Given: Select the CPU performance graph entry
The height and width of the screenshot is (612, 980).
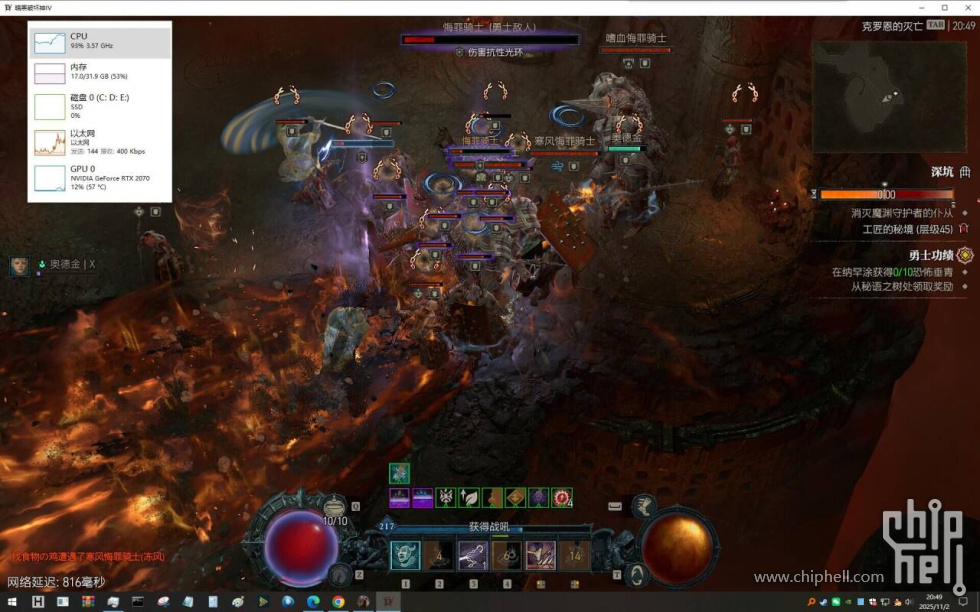Looking at the screenshot, I should [x=99, y=41].
